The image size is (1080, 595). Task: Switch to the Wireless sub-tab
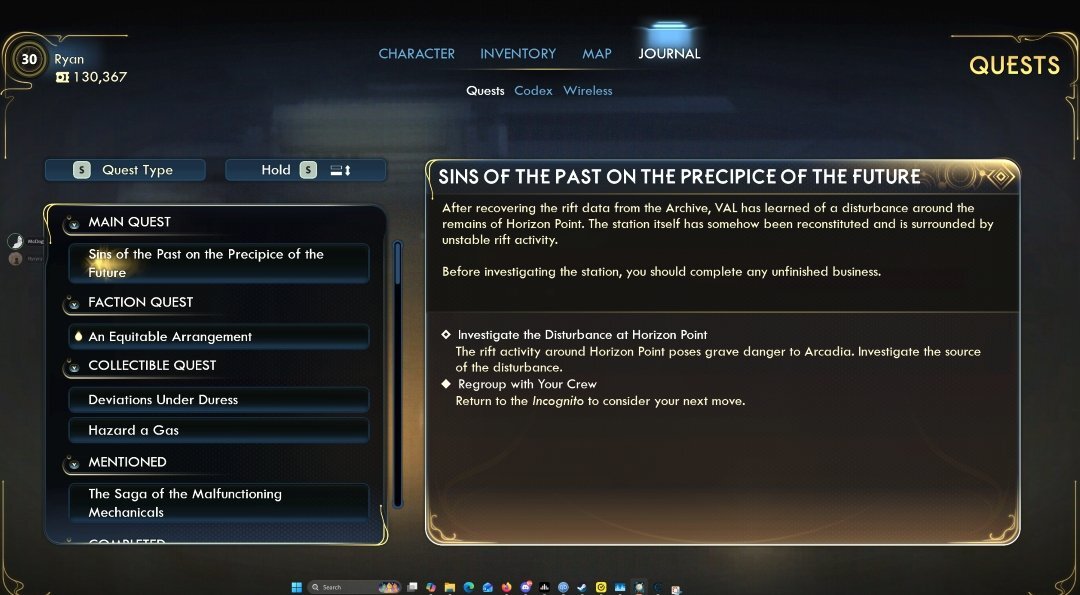click(x=587, y=91)
